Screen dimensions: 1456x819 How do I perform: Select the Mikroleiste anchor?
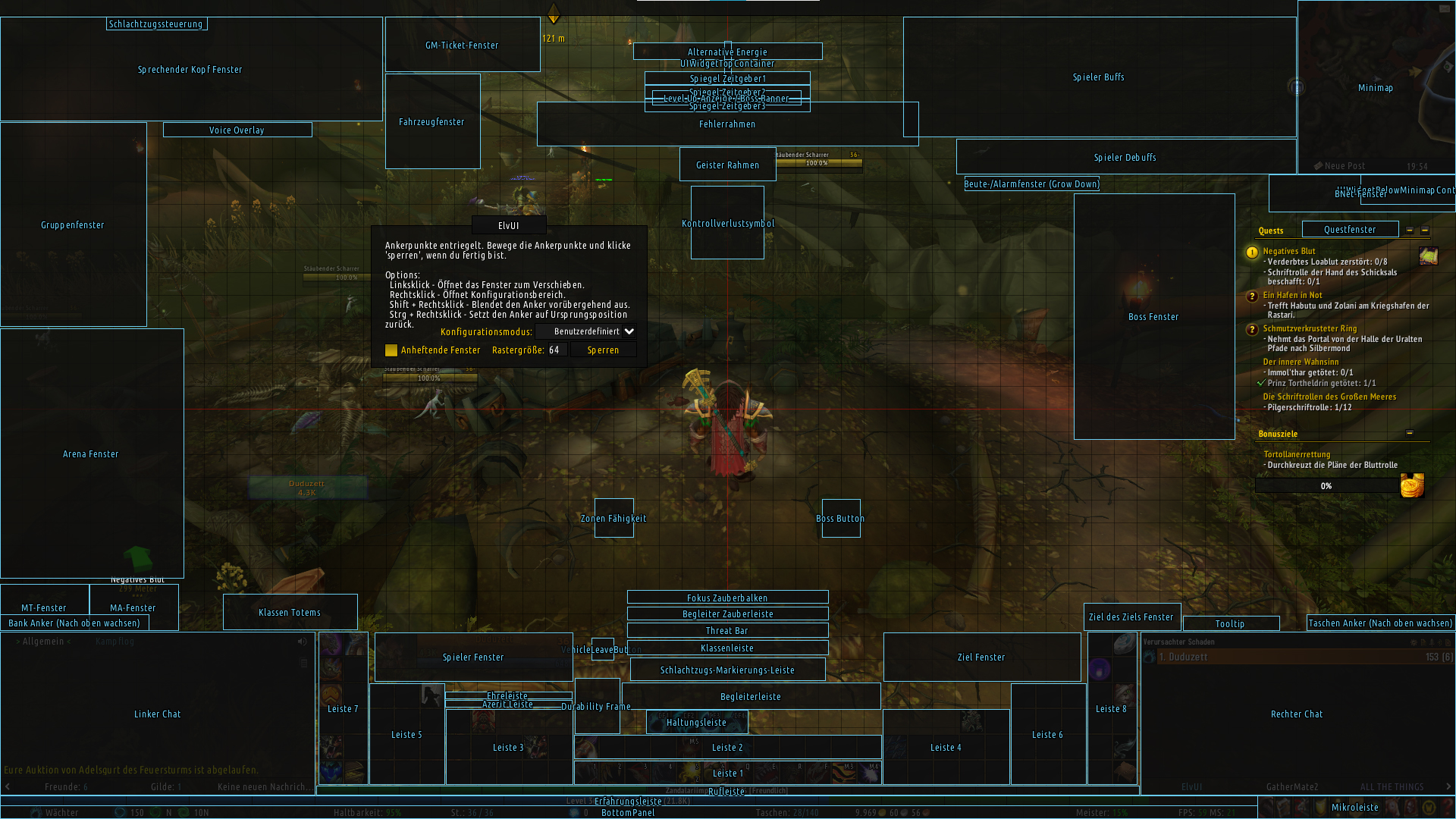(x=1355, y=807)
